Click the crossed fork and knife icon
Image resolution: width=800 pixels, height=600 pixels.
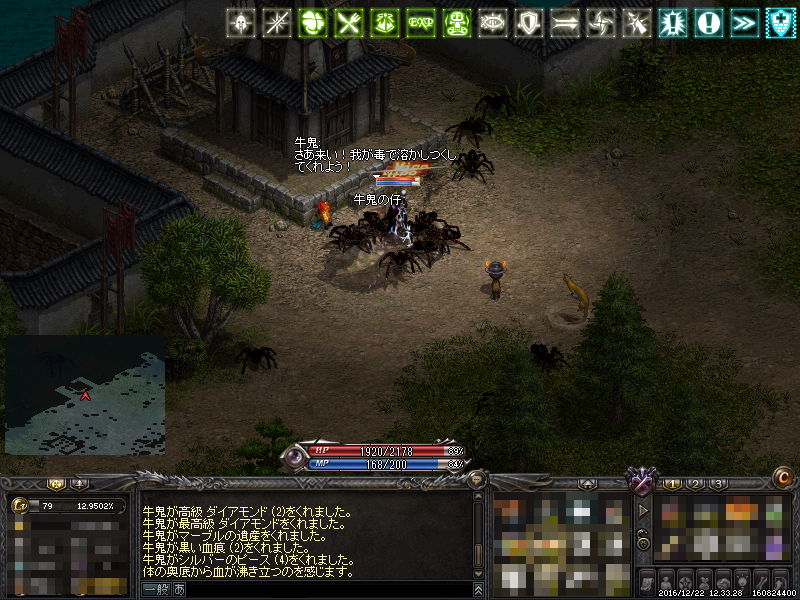click(x=349, y=23)
